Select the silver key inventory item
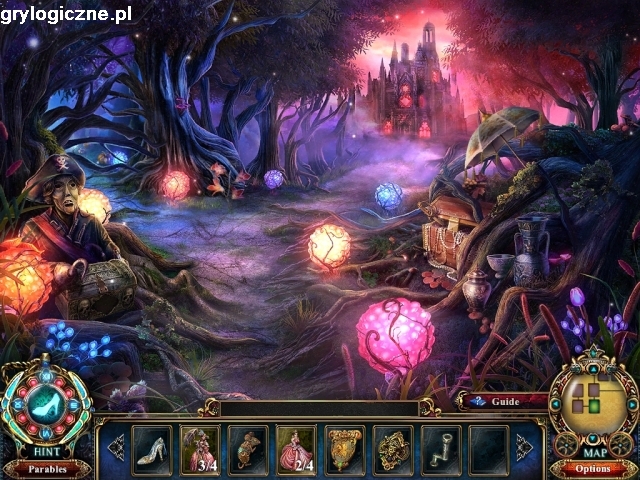This screenshot has width=640, height=480. [x=440, y=447]
